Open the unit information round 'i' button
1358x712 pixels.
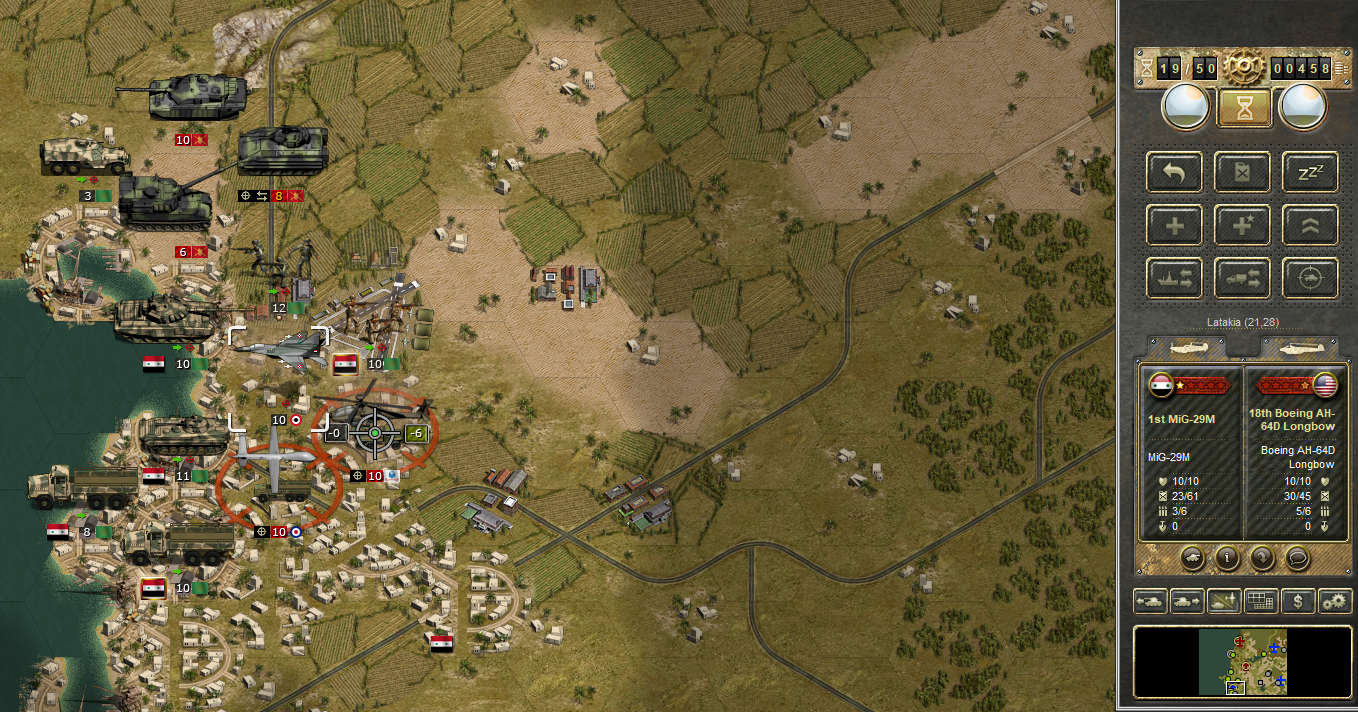(1227, 558)
